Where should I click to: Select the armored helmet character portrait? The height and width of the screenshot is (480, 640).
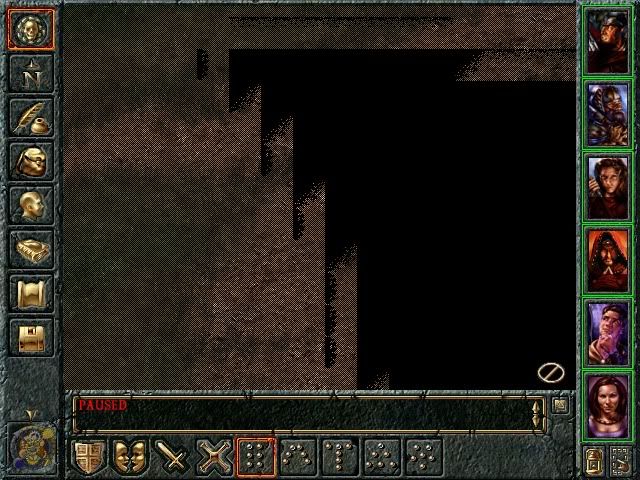click(x=607, y=114)
